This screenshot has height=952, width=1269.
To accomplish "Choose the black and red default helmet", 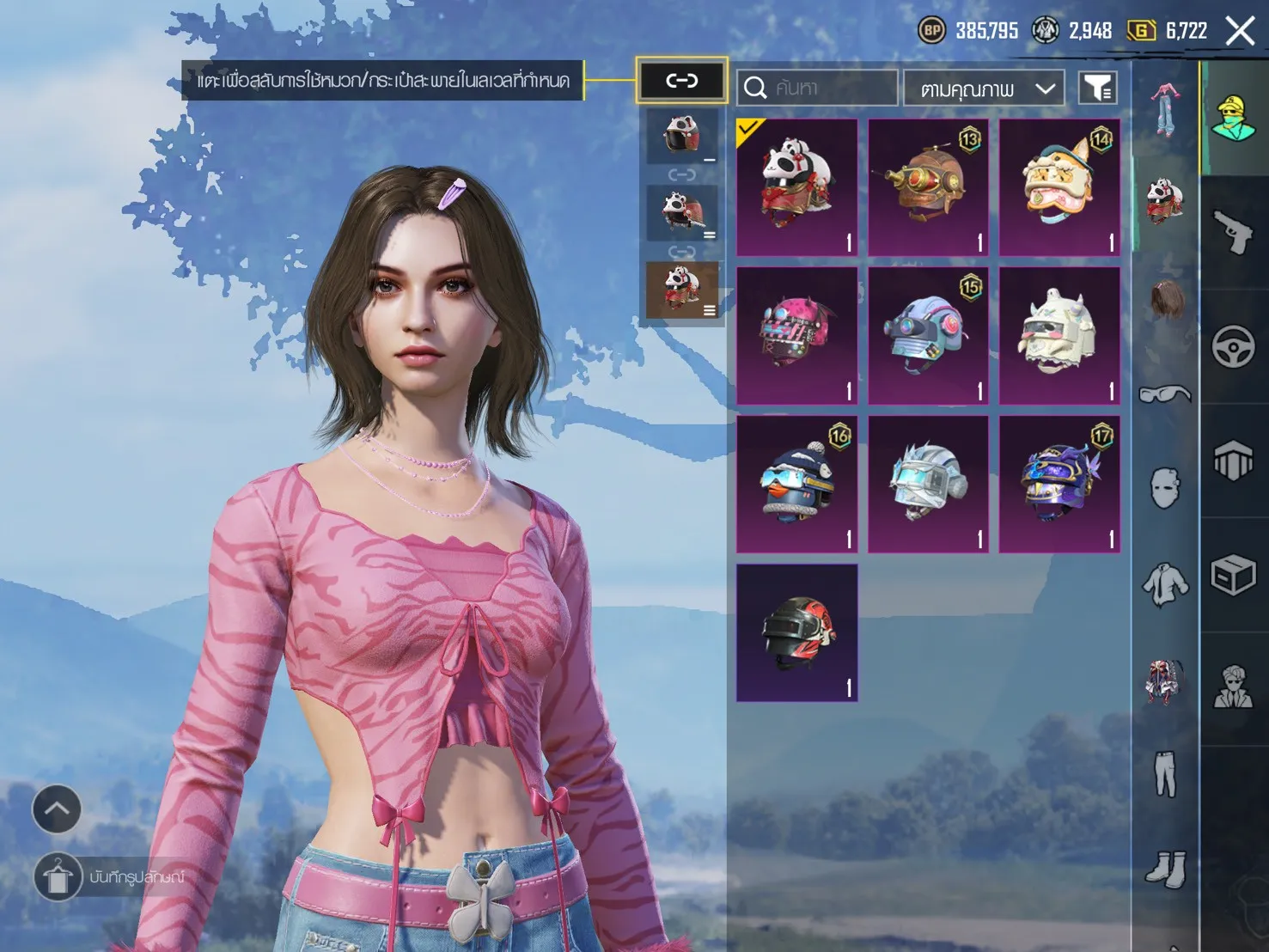I will [796, 632].
